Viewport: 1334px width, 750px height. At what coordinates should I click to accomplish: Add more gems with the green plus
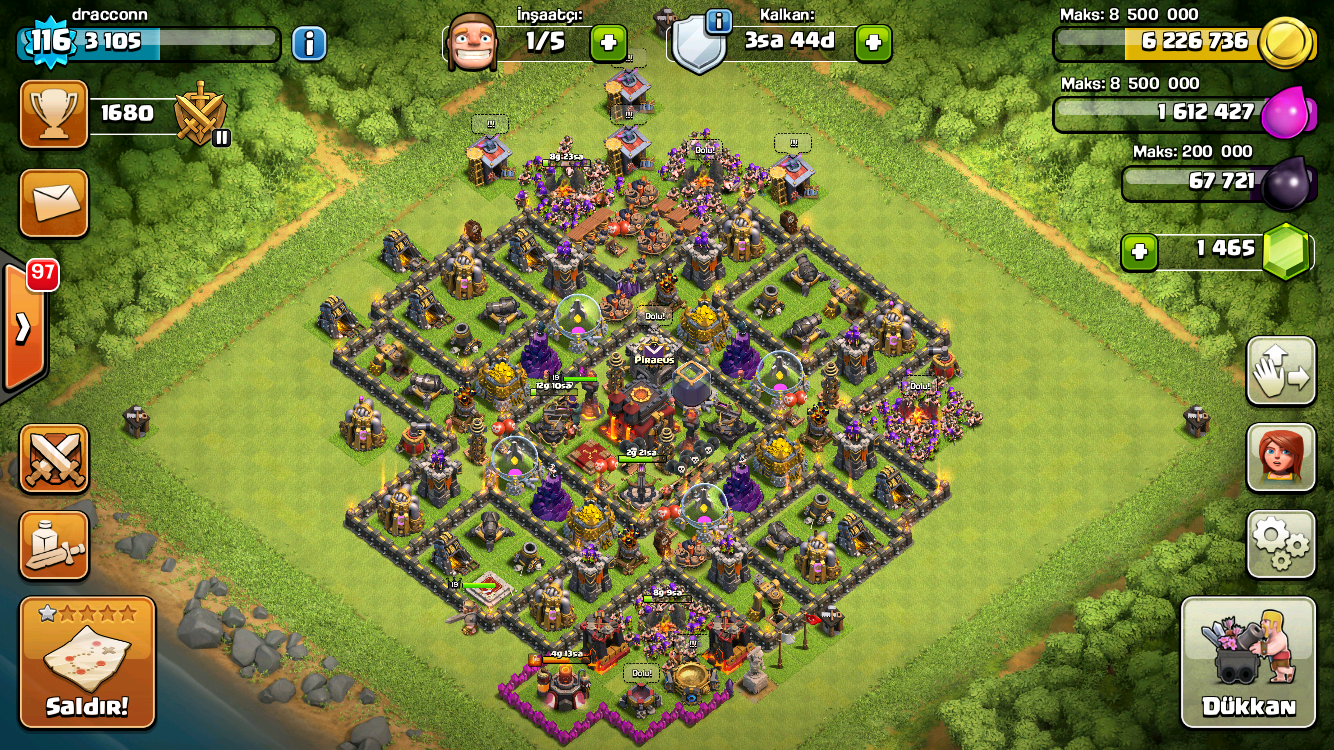[x=1139, y=252]
